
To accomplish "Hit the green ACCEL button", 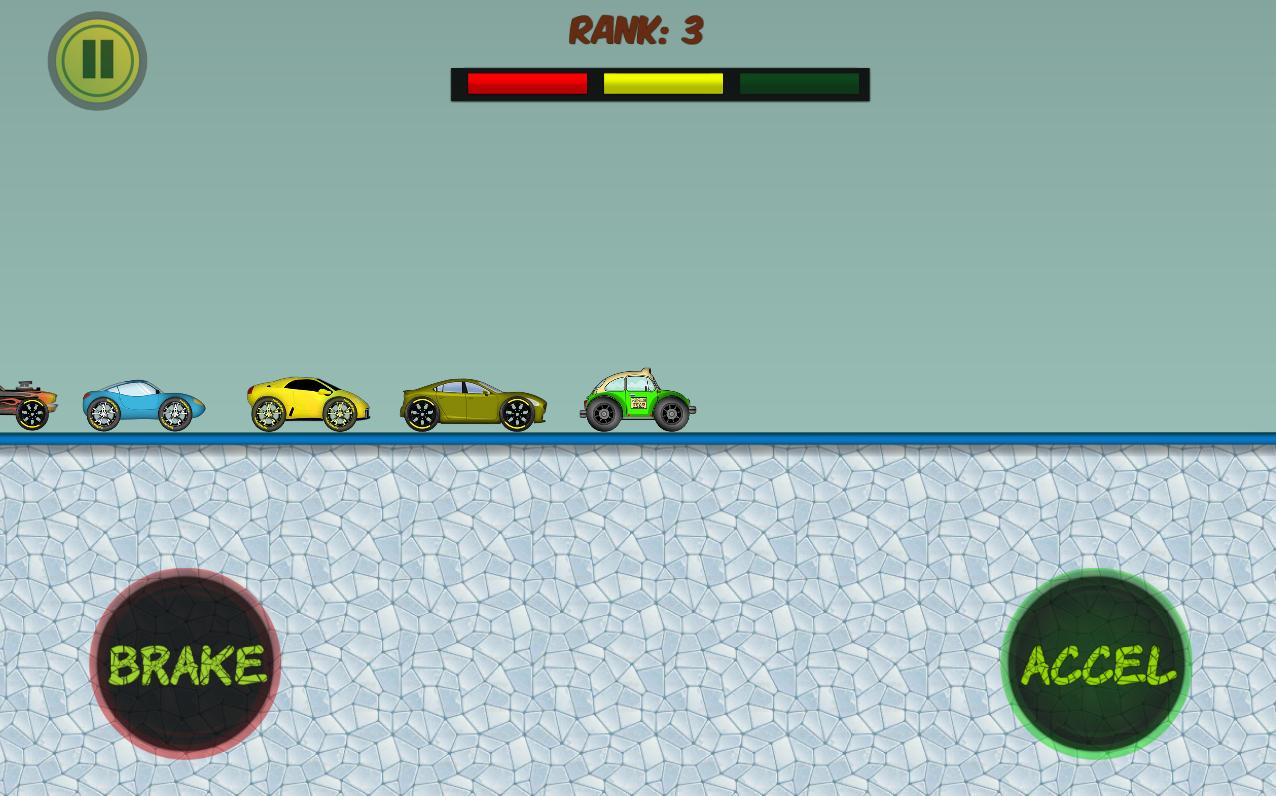I will pos(1096,664).
